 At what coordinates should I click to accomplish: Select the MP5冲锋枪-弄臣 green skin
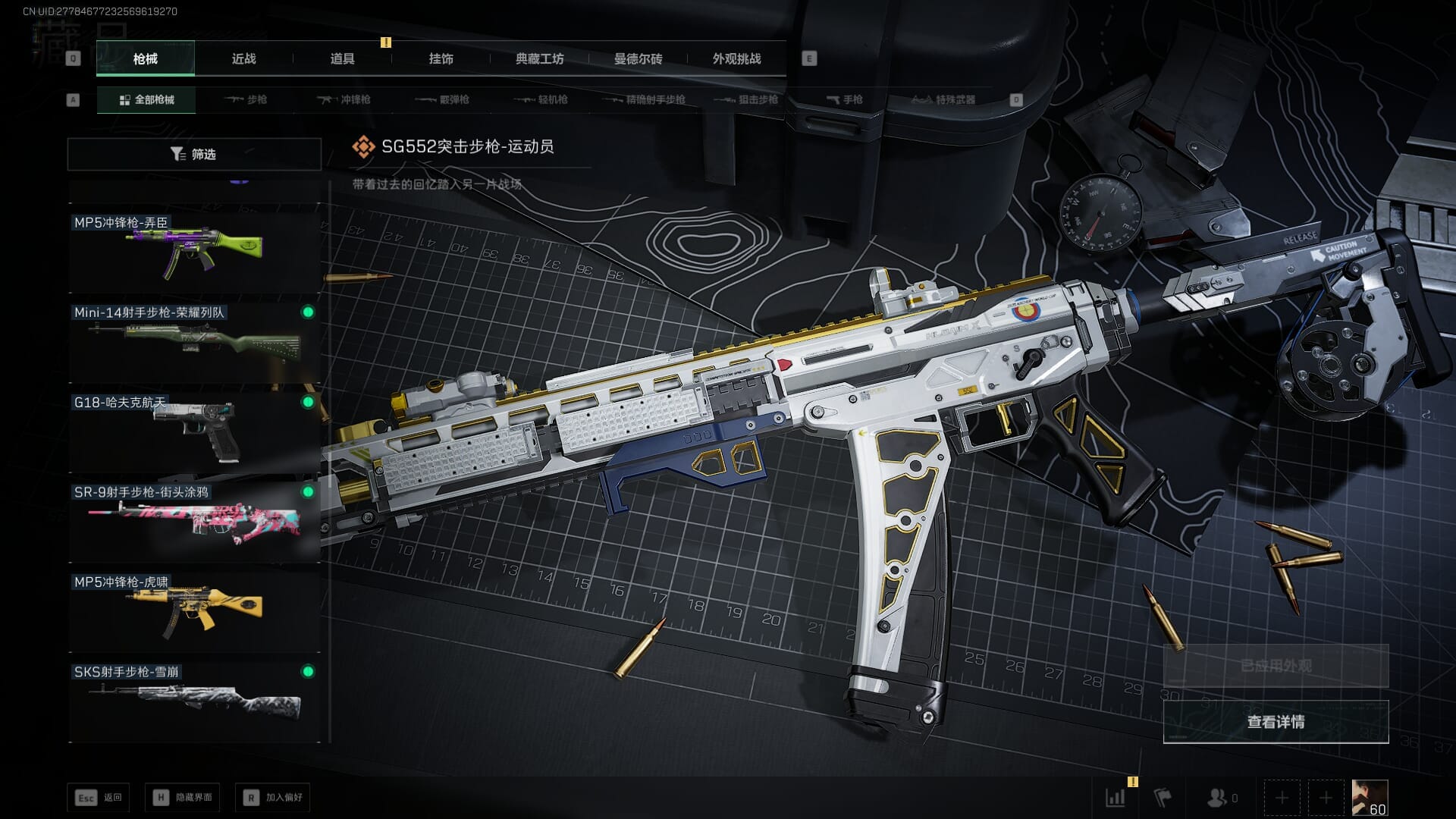tap(194, 252)
